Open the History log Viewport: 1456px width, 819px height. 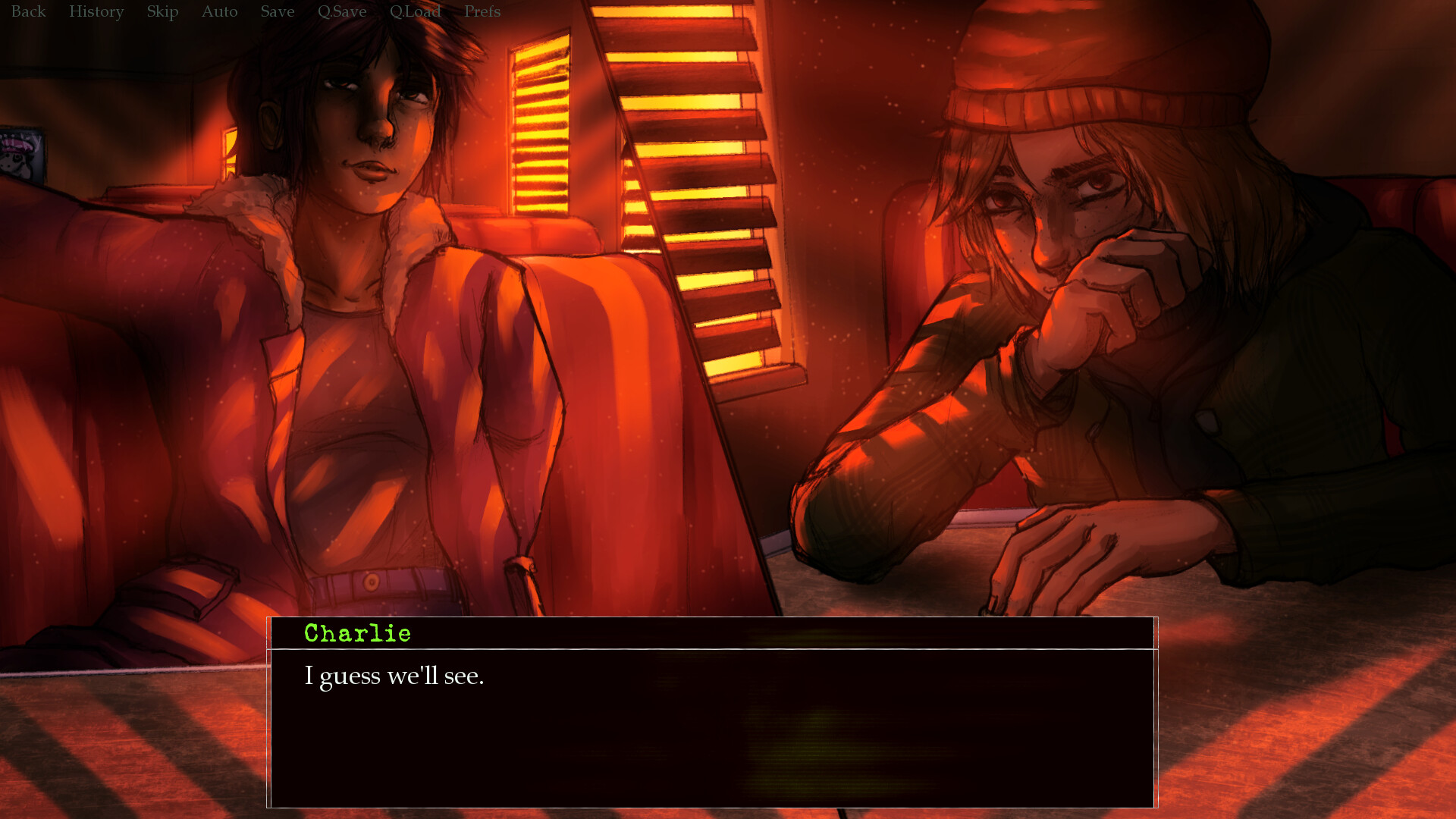[x=96, y=11]
